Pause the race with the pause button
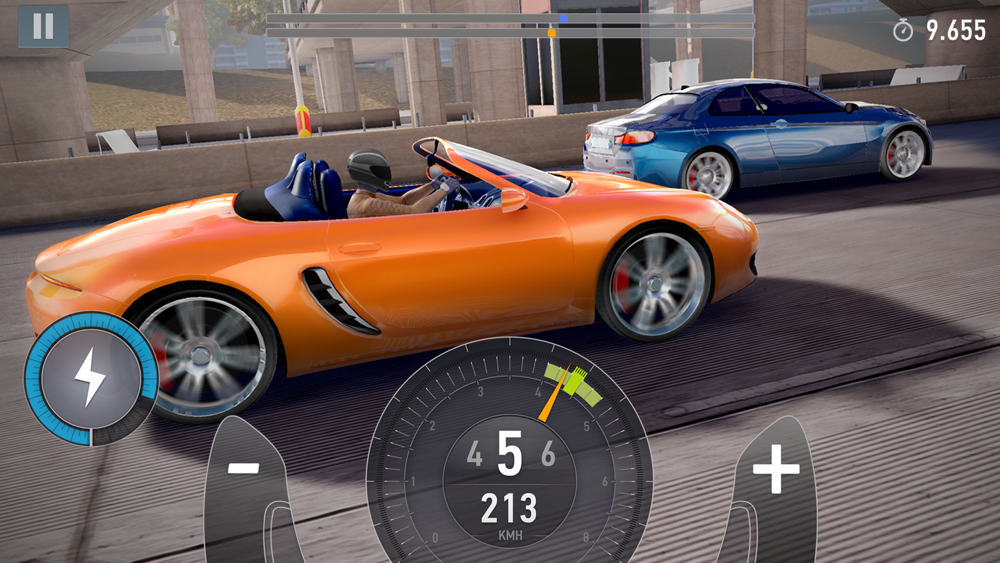This screenshot has width=1000, height=563. point(43,27)
